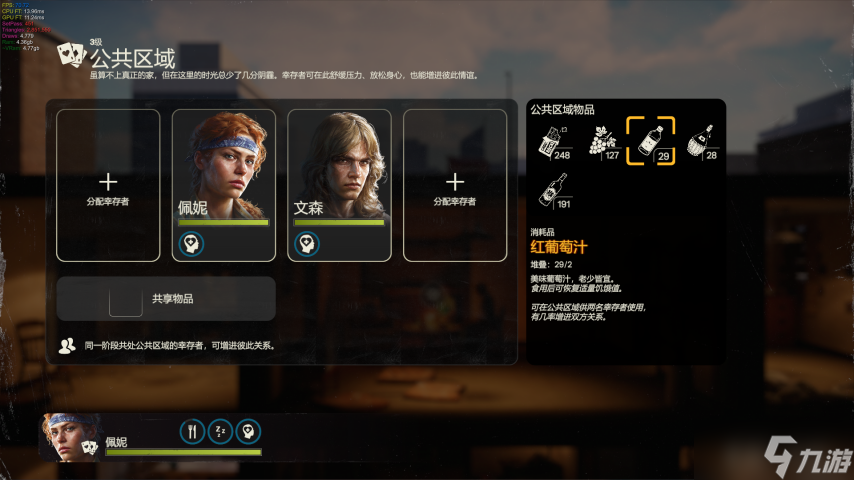This screenshot has height=480, width=854.
Task: Assign a survivor to the empty slot beside 文森
Action: click(x=455, y=185)
